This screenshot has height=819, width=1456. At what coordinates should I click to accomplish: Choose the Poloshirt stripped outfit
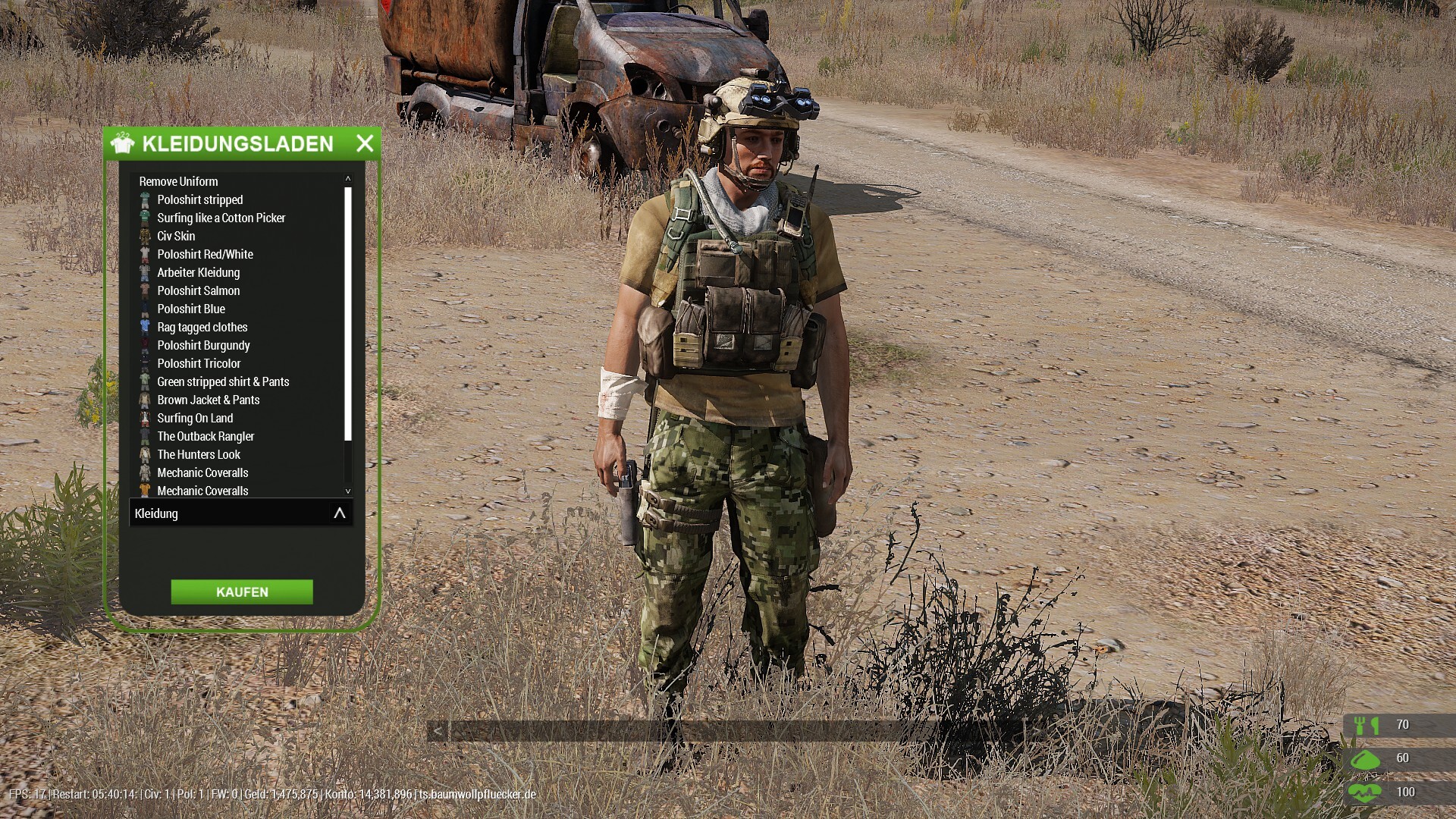[x=199, y=199]
